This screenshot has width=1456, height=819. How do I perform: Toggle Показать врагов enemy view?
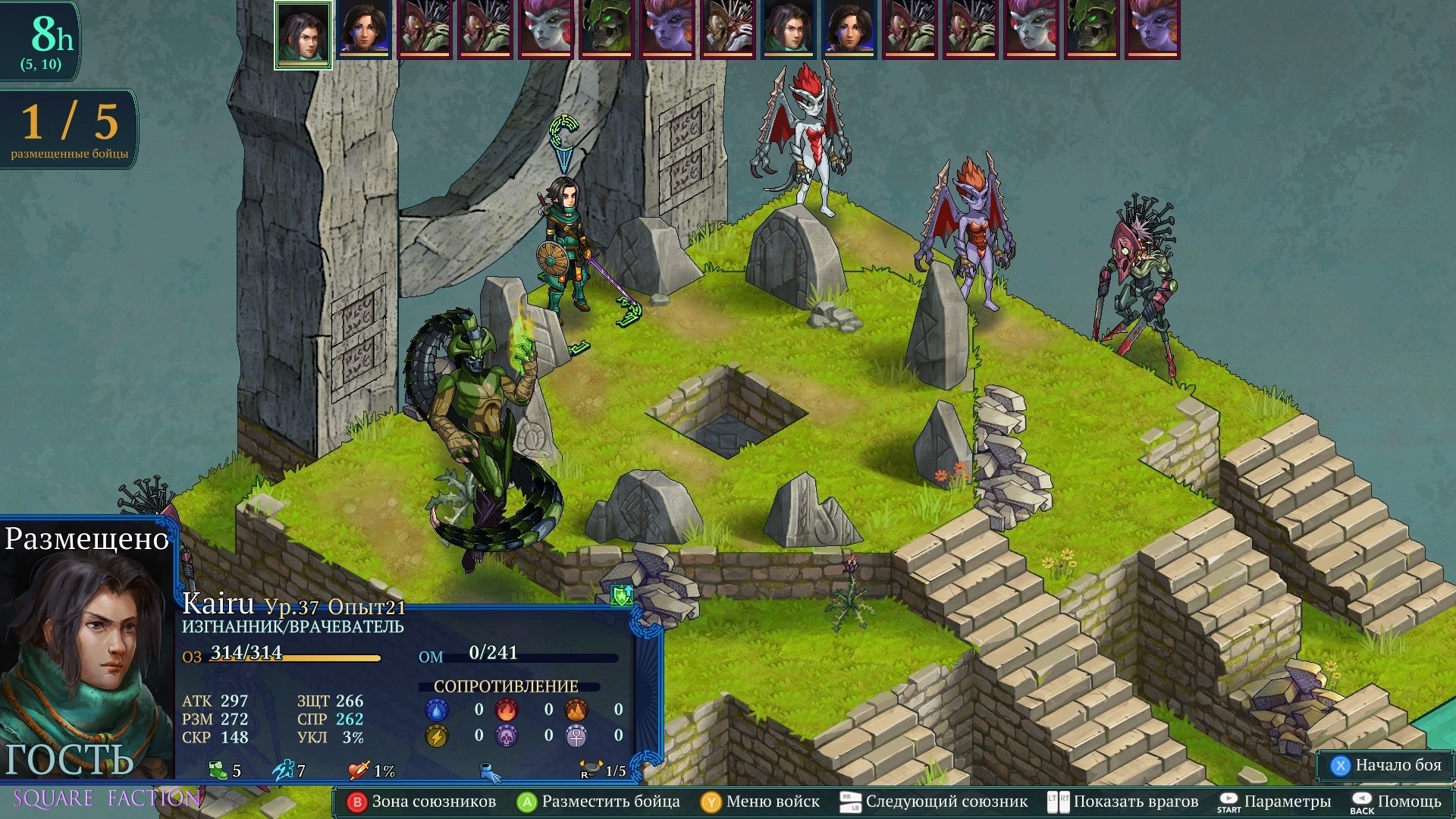1123,802
